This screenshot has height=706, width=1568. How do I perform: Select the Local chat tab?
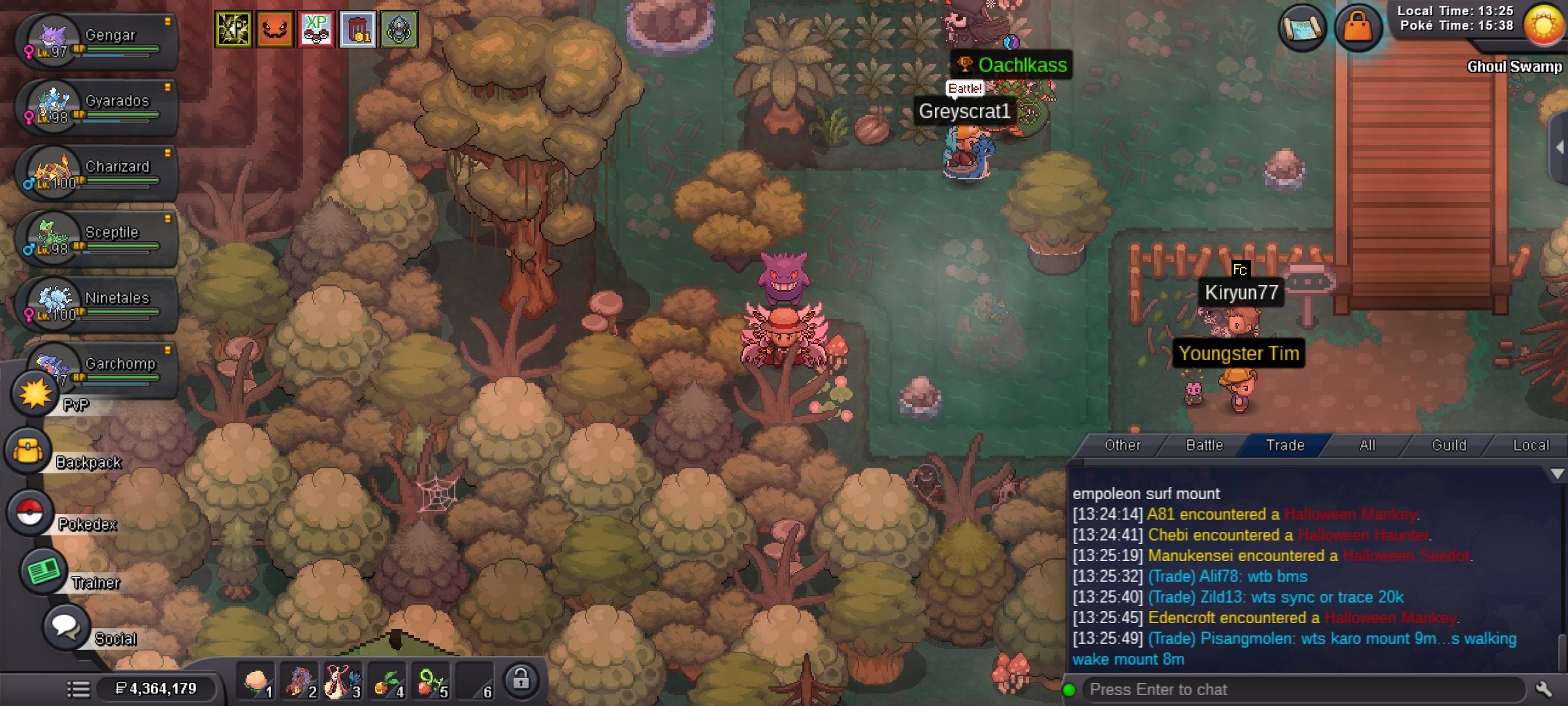[1530, 445]
